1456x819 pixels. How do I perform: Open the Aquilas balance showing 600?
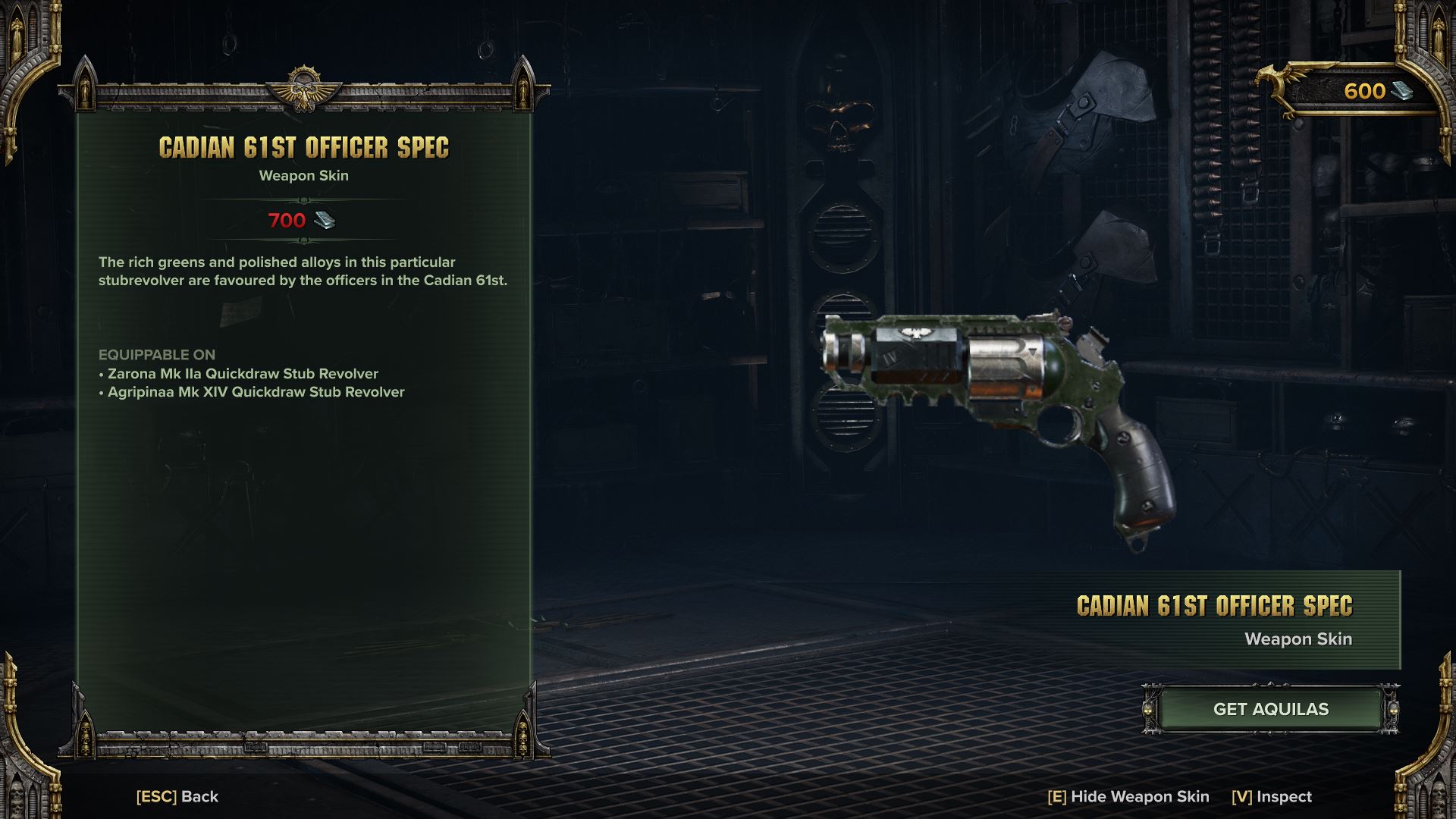pyautogui.click(x=1364, y=91)
